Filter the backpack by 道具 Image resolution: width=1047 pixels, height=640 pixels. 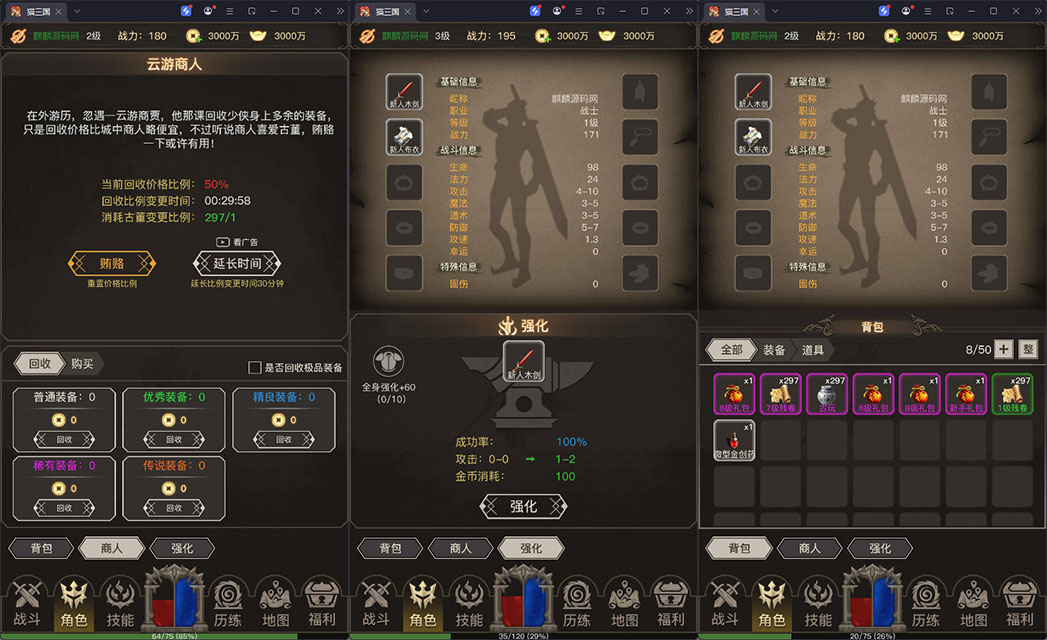tap(812, 350)
